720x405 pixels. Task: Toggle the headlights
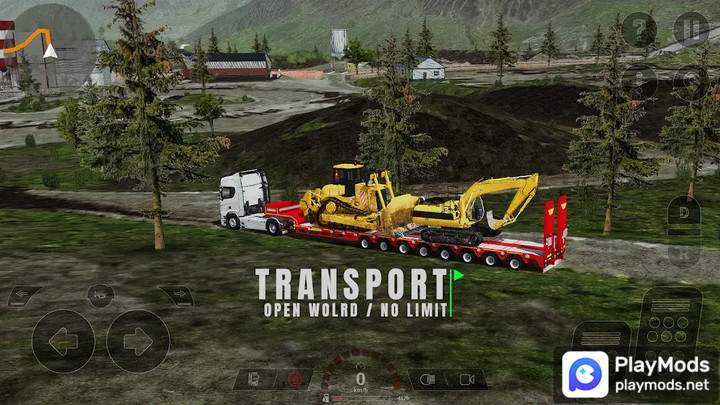click(x=429, y=380)
